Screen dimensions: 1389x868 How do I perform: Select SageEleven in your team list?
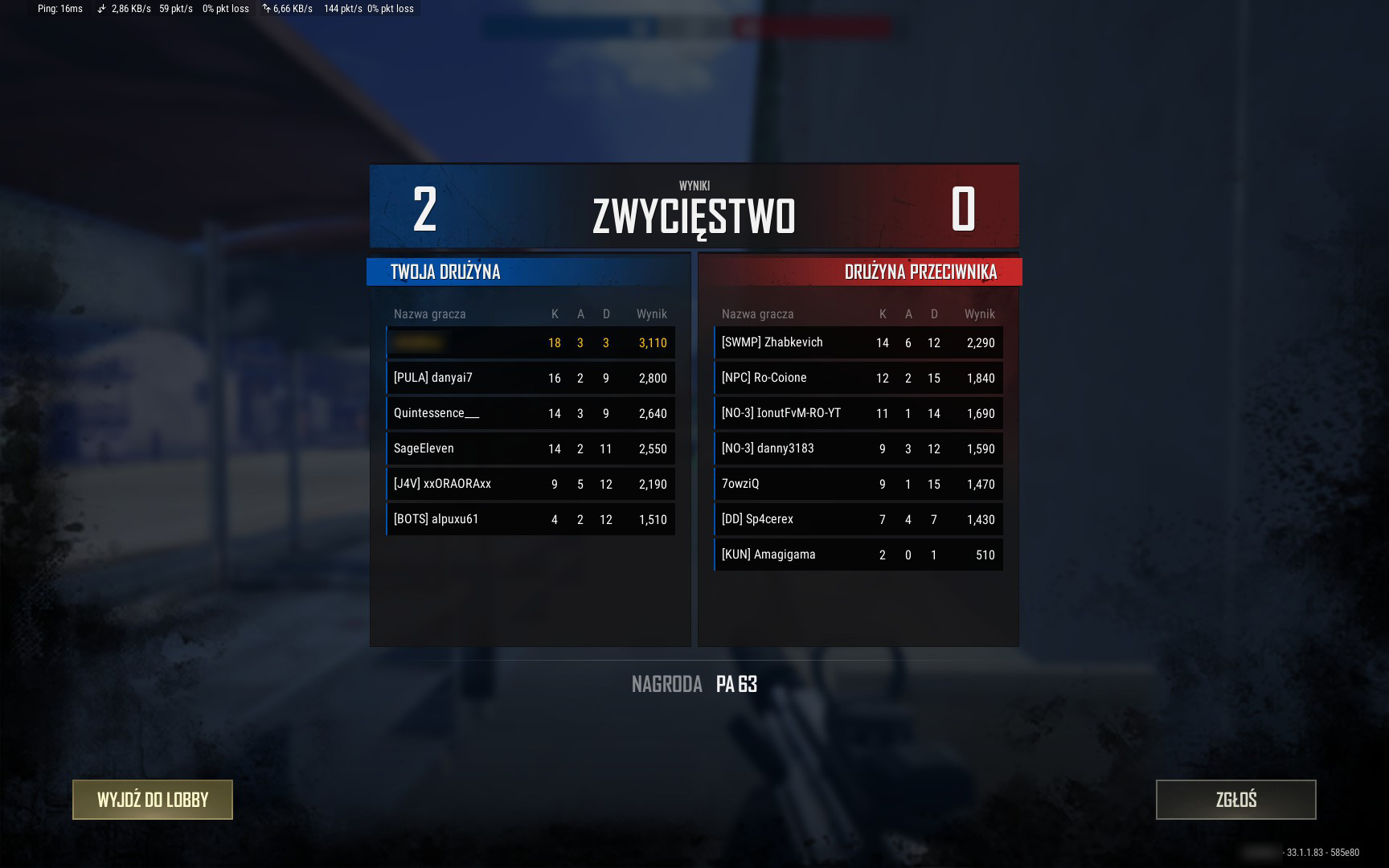click(x=531, y=448)
